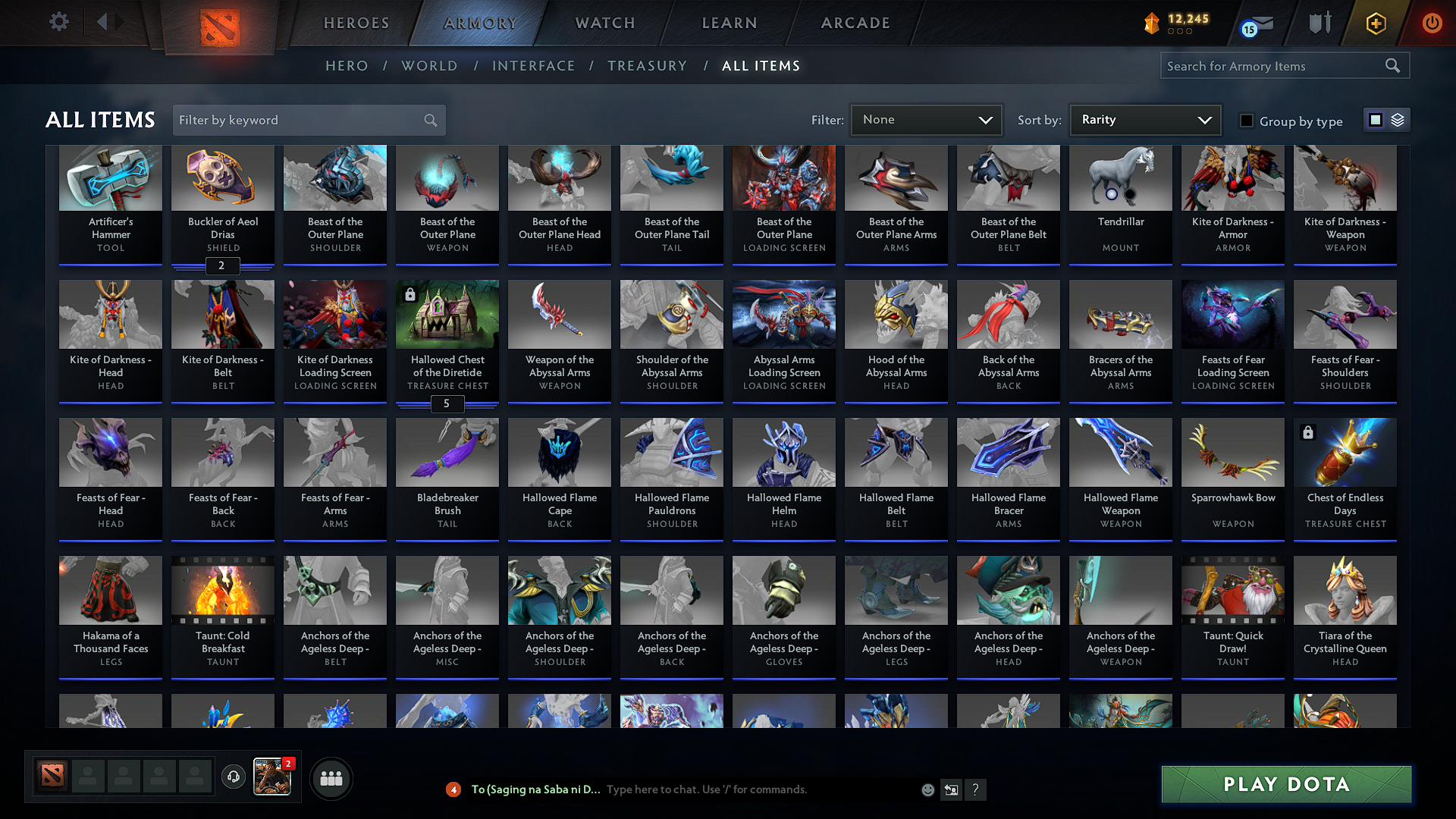Click the power button to exit
Image resolution: width=1456 pixels, height=819 pixels.
pyautogui.click(x=1432, y=24)
